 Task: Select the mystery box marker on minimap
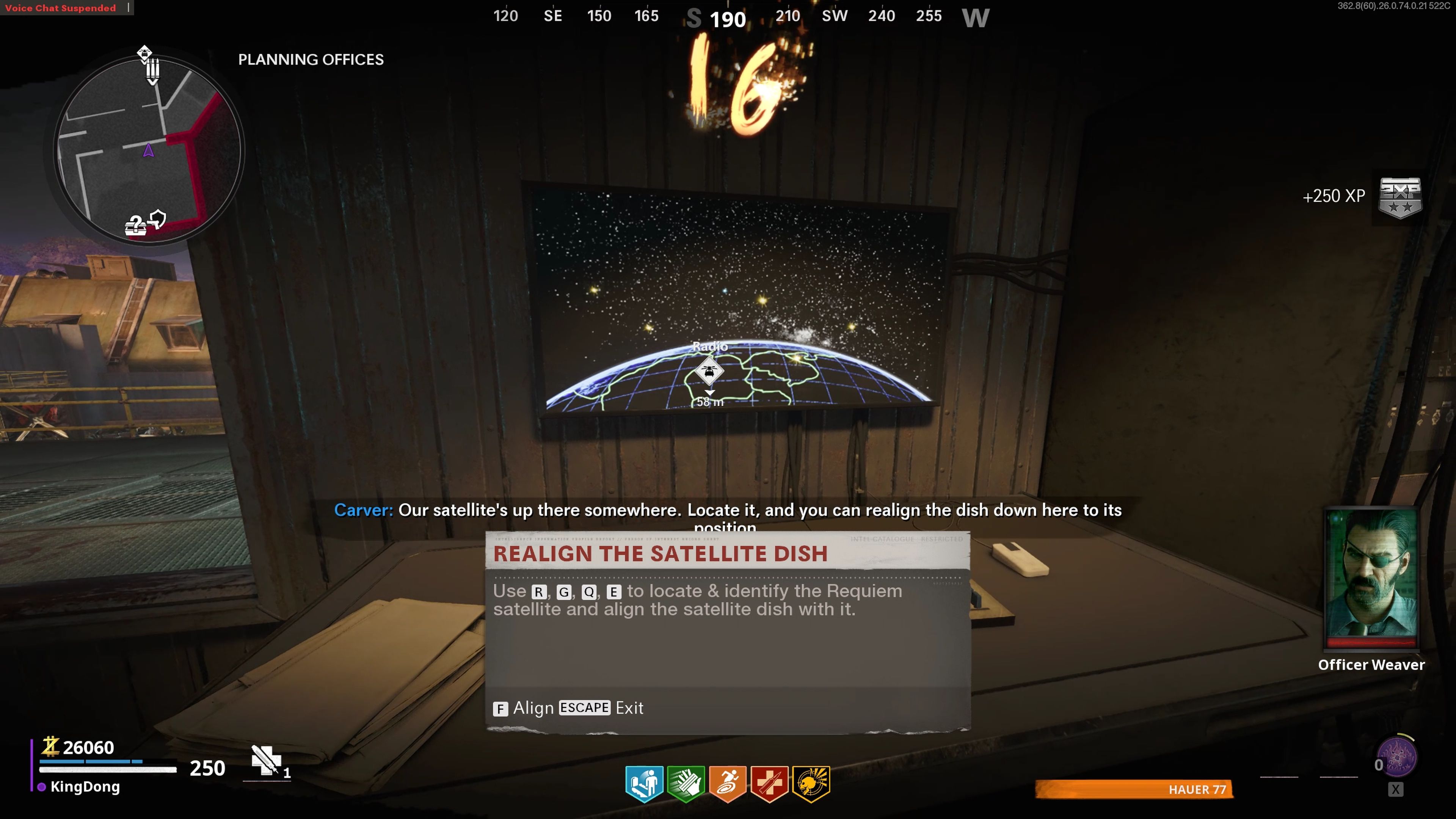point(135,225)
